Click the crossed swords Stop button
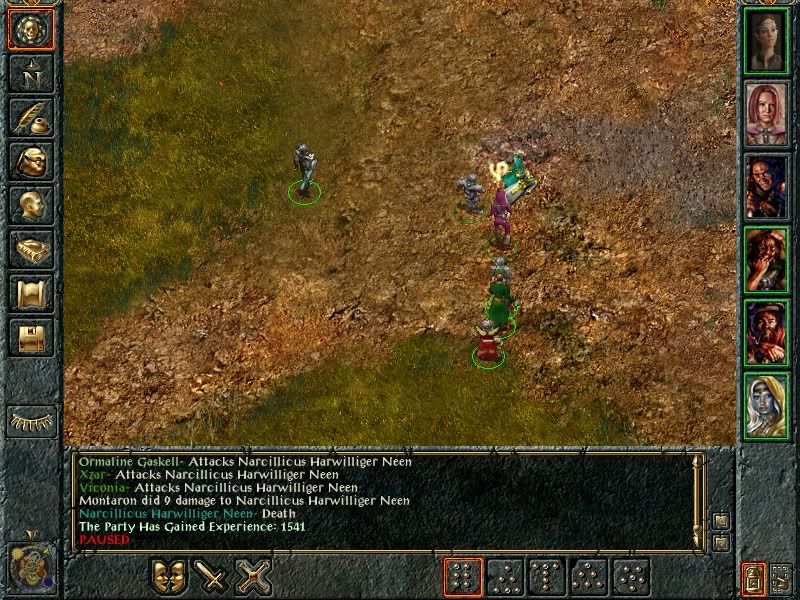Screen dimensions: 800x600 [x=255, y=577]
